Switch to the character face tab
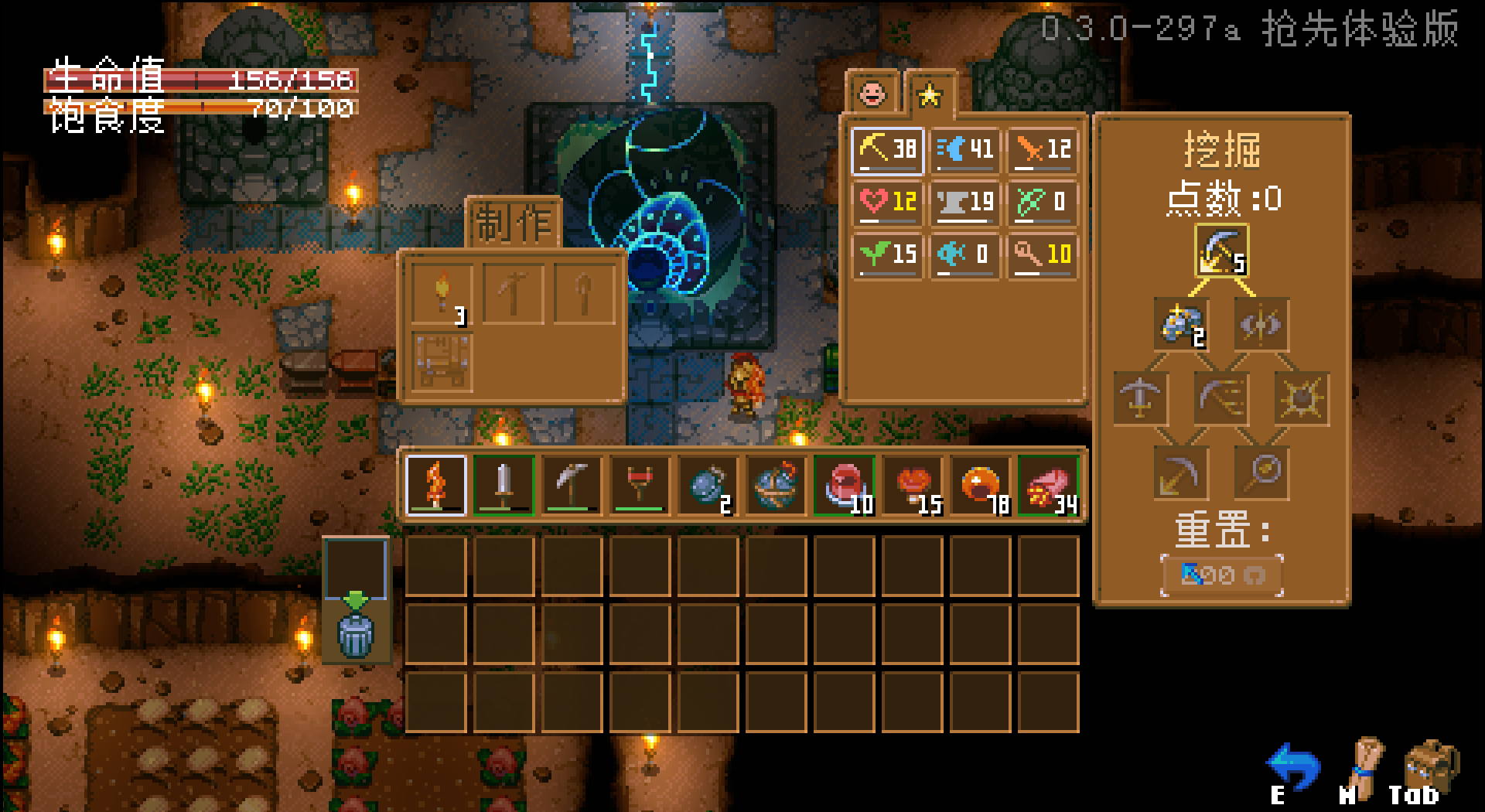This screenshot has width=1485, height=812. point(872,94)
